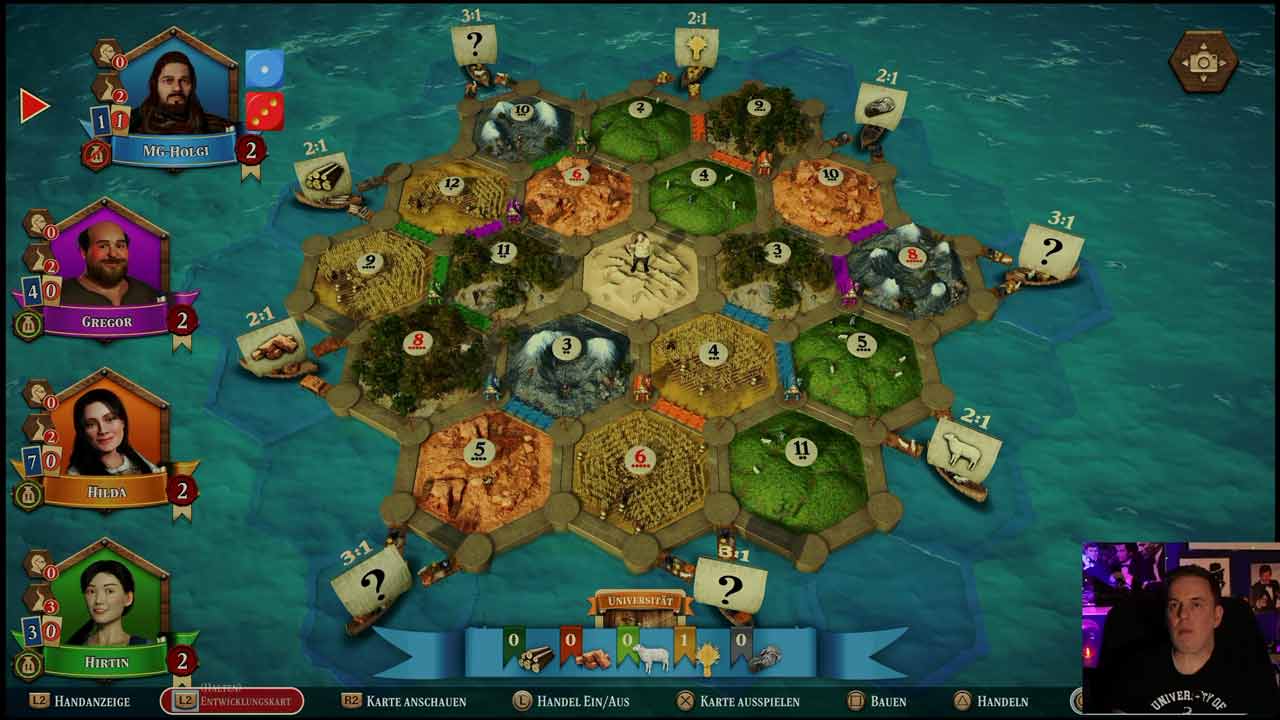Click the red die
The image size is (1280, 720).
click(x=264, y=111)
